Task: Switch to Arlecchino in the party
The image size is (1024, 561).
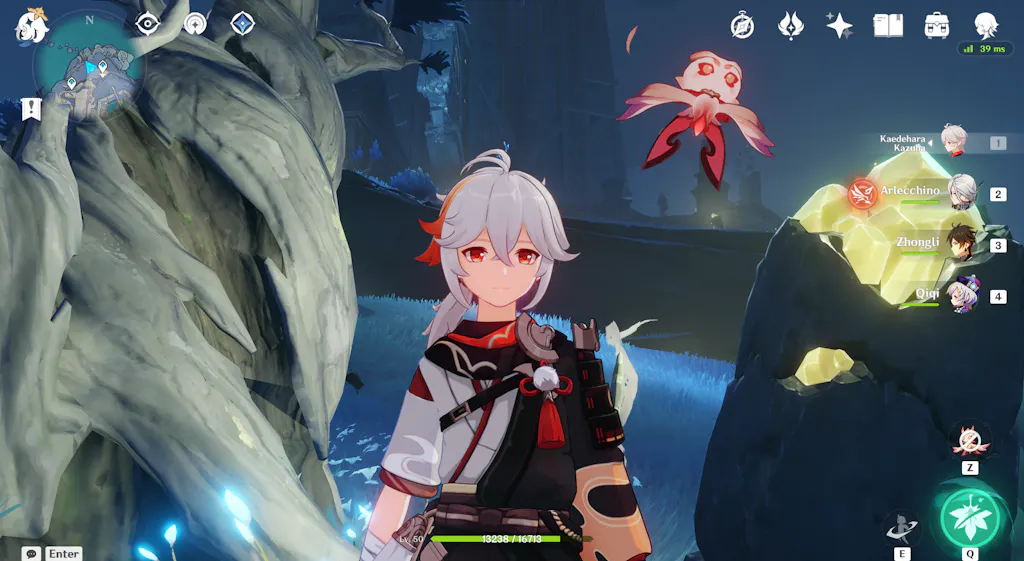Action: click(x=961, y=192)
